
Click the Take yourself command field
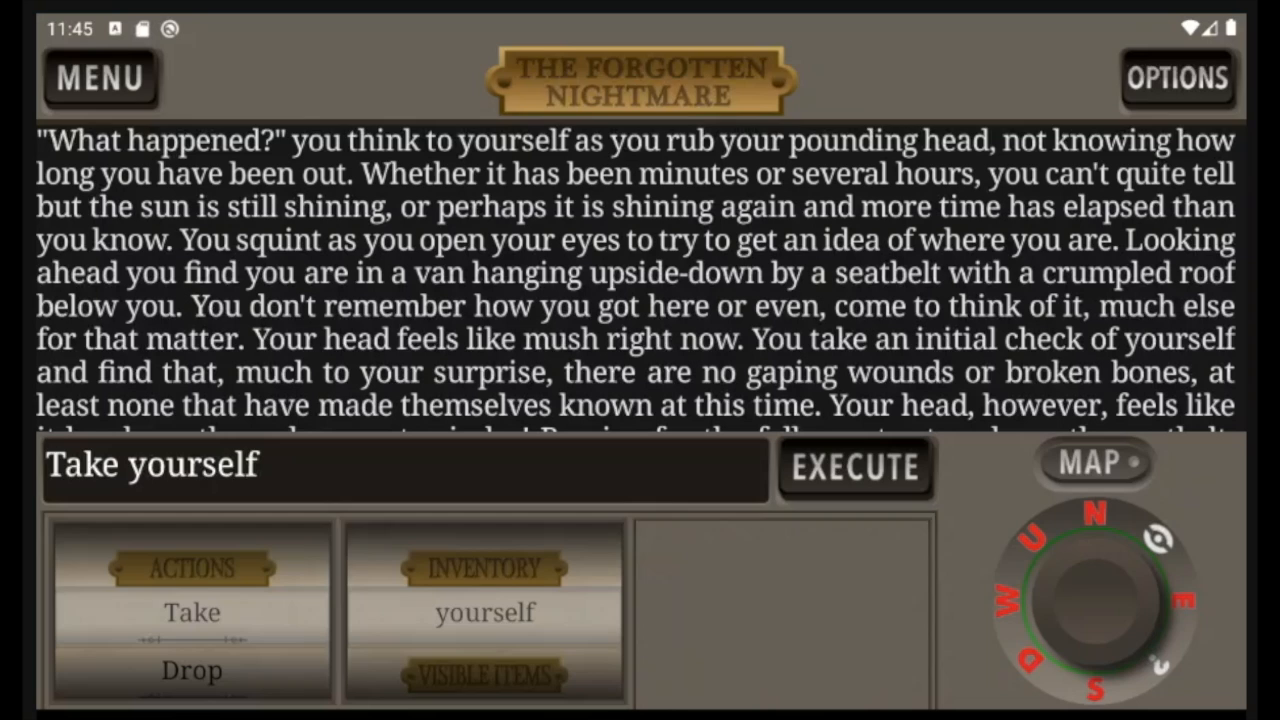[x=400, y=466]
